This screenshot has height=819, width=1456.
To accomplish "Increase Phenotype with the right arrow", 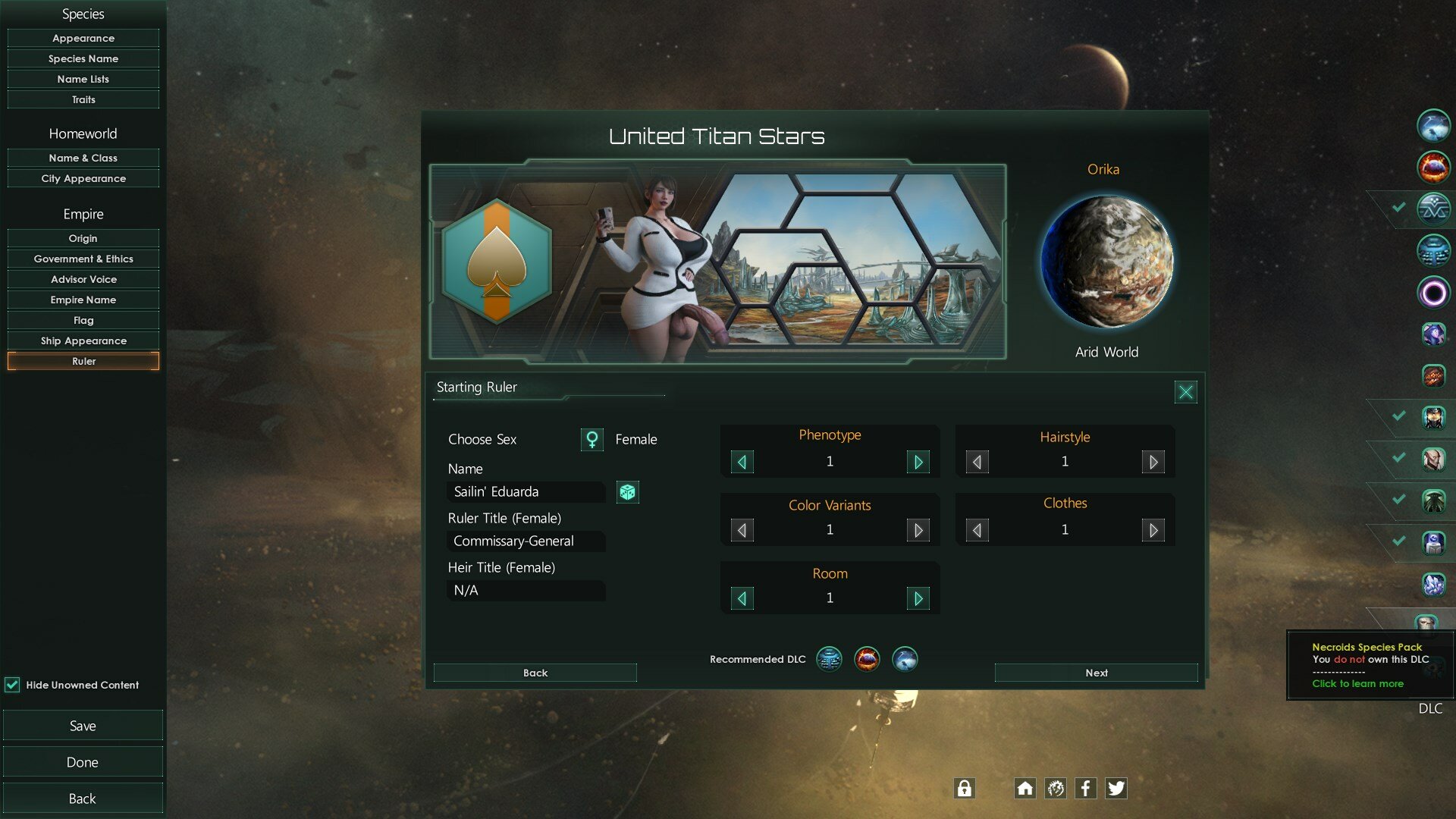I will click(918, 461).
